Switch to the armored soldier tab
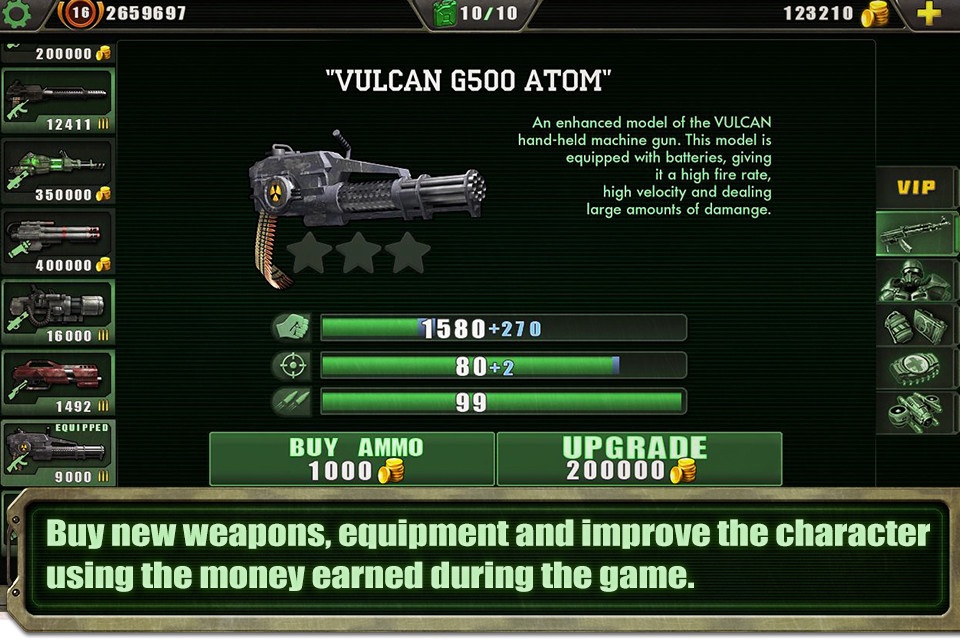This screenshot has height=640, width=960. tap(917, 281)
